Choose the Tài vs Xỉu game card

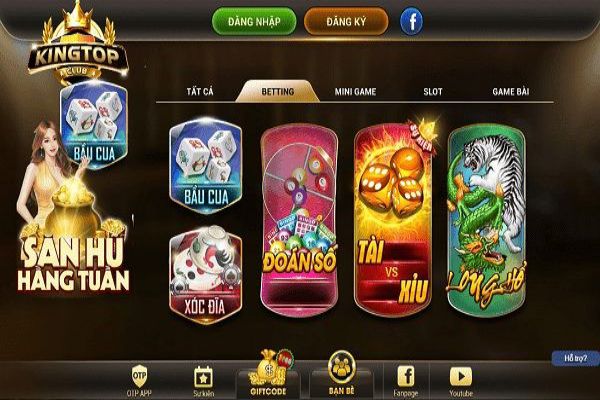tap(392, 217)
